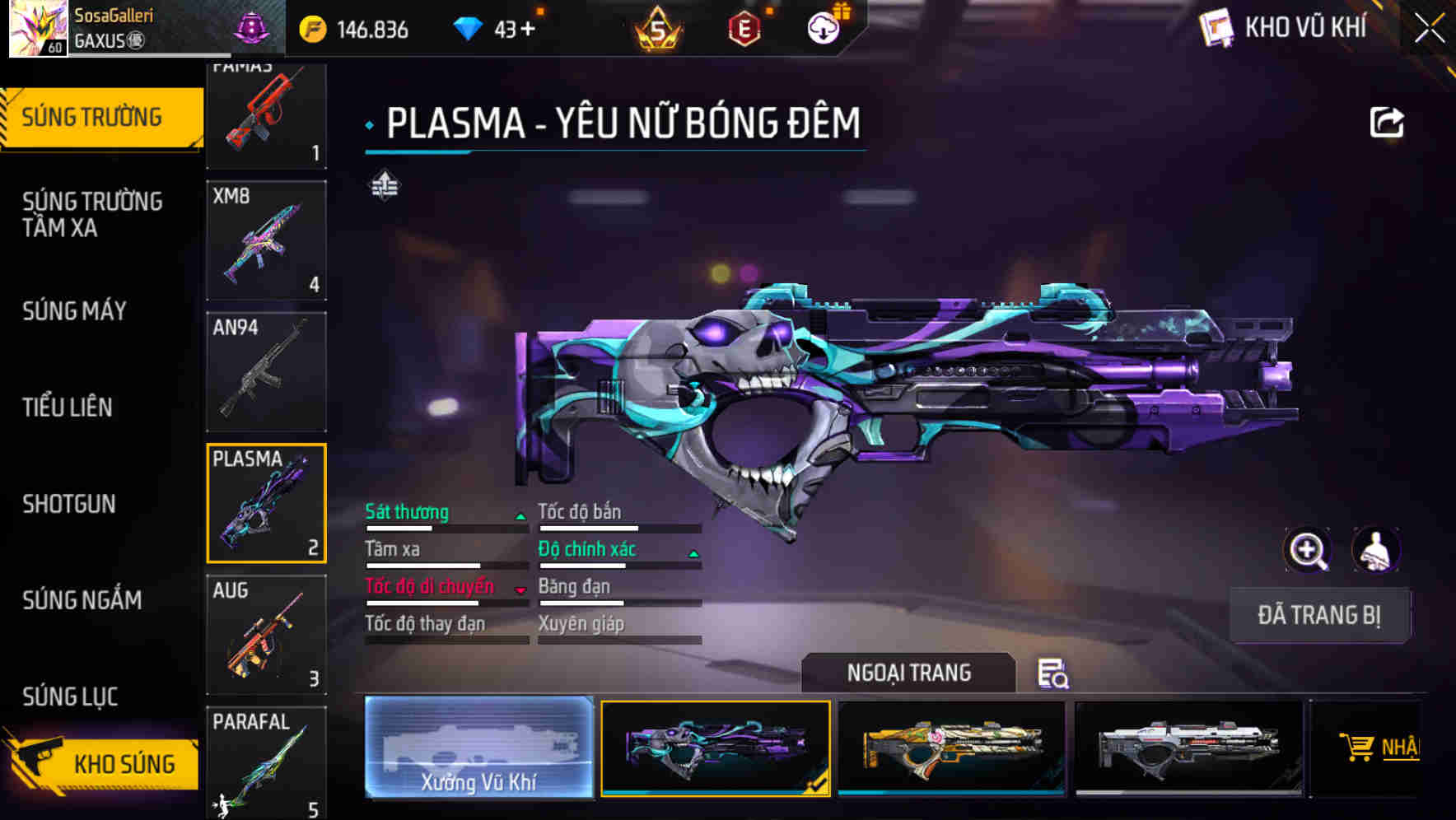Show the Súng Ngắm category
1456x820 pixels.
pyautogui.click(x=82, y=600)
